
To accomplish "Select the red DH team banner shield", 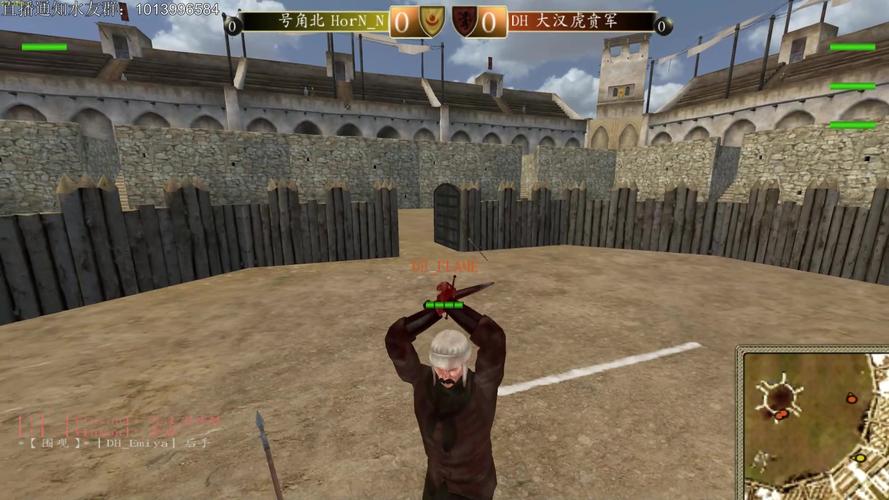I will point(464,21).
